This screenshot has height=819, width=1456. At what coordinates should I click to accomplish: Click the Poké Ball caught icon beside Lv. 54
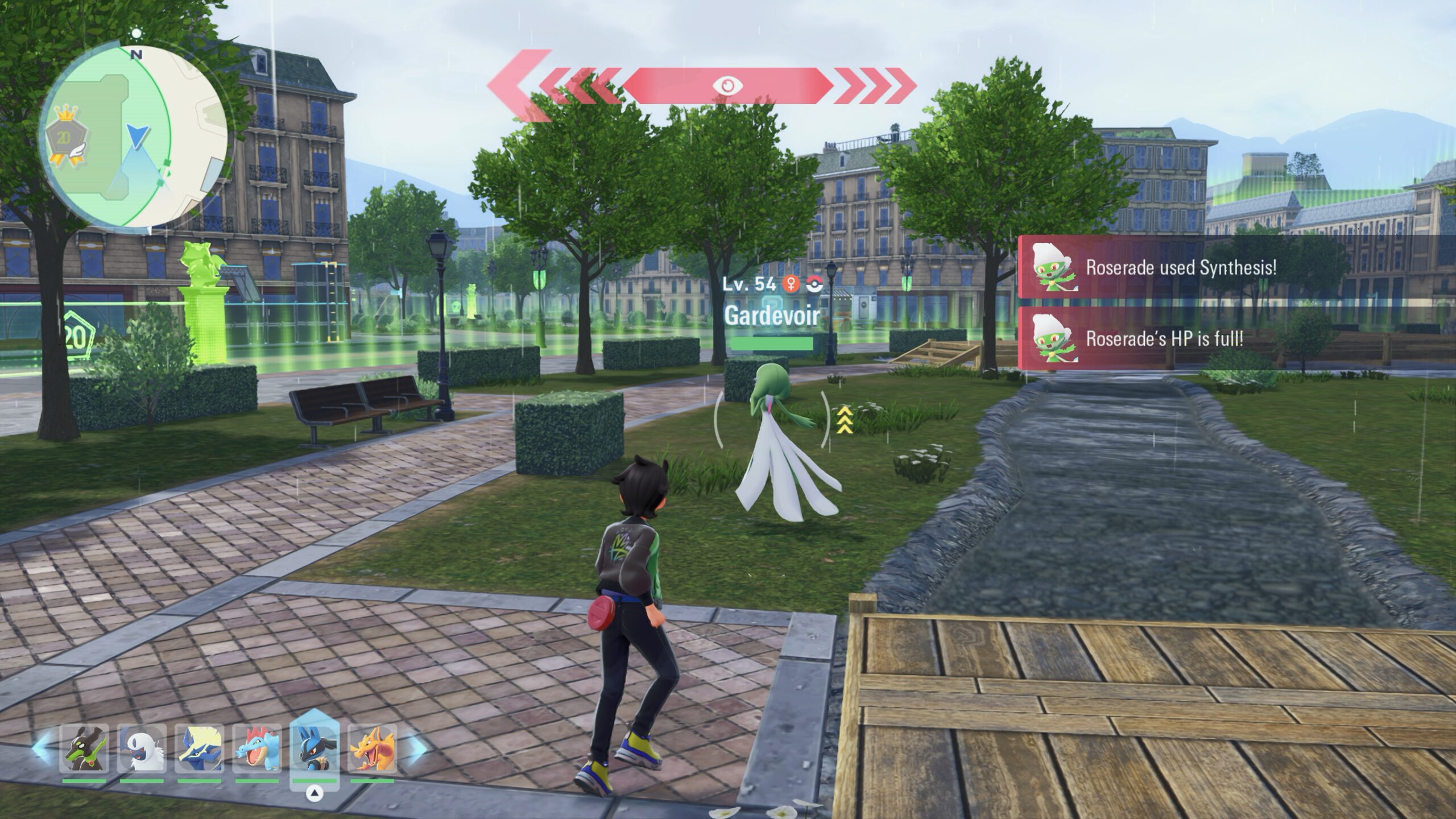tap(814, 284)
